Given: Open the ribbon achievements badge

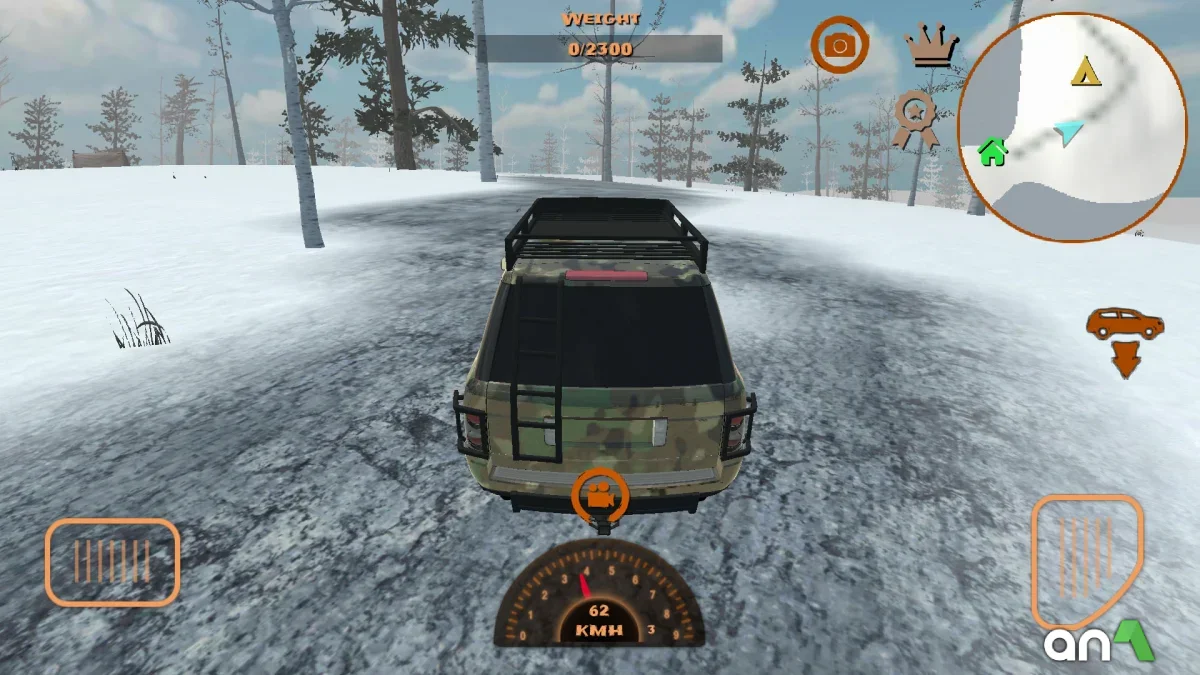Looking at the screenshot, I should (x=915, y=117).
